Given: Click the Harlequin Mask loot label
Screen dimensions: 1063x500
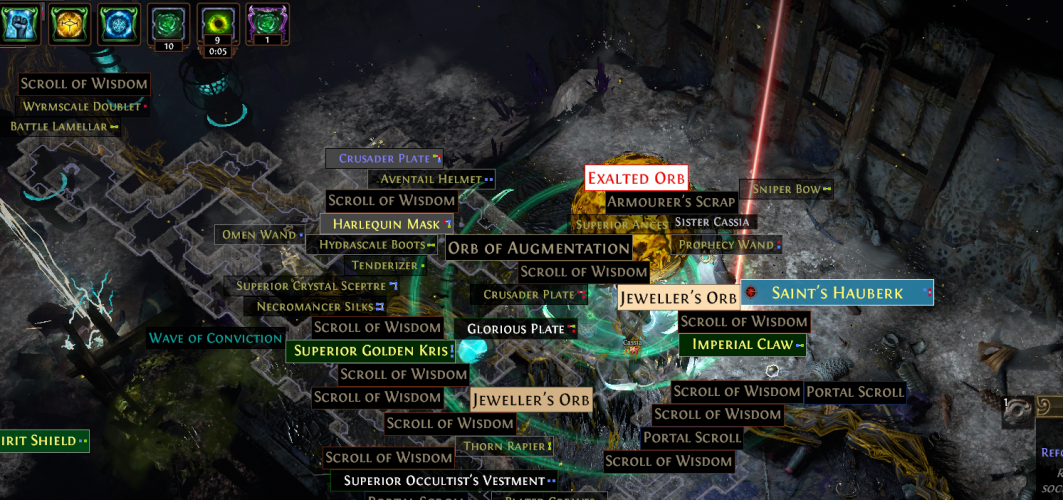Looking at the screenshot, I should click(x=386, y=224).
